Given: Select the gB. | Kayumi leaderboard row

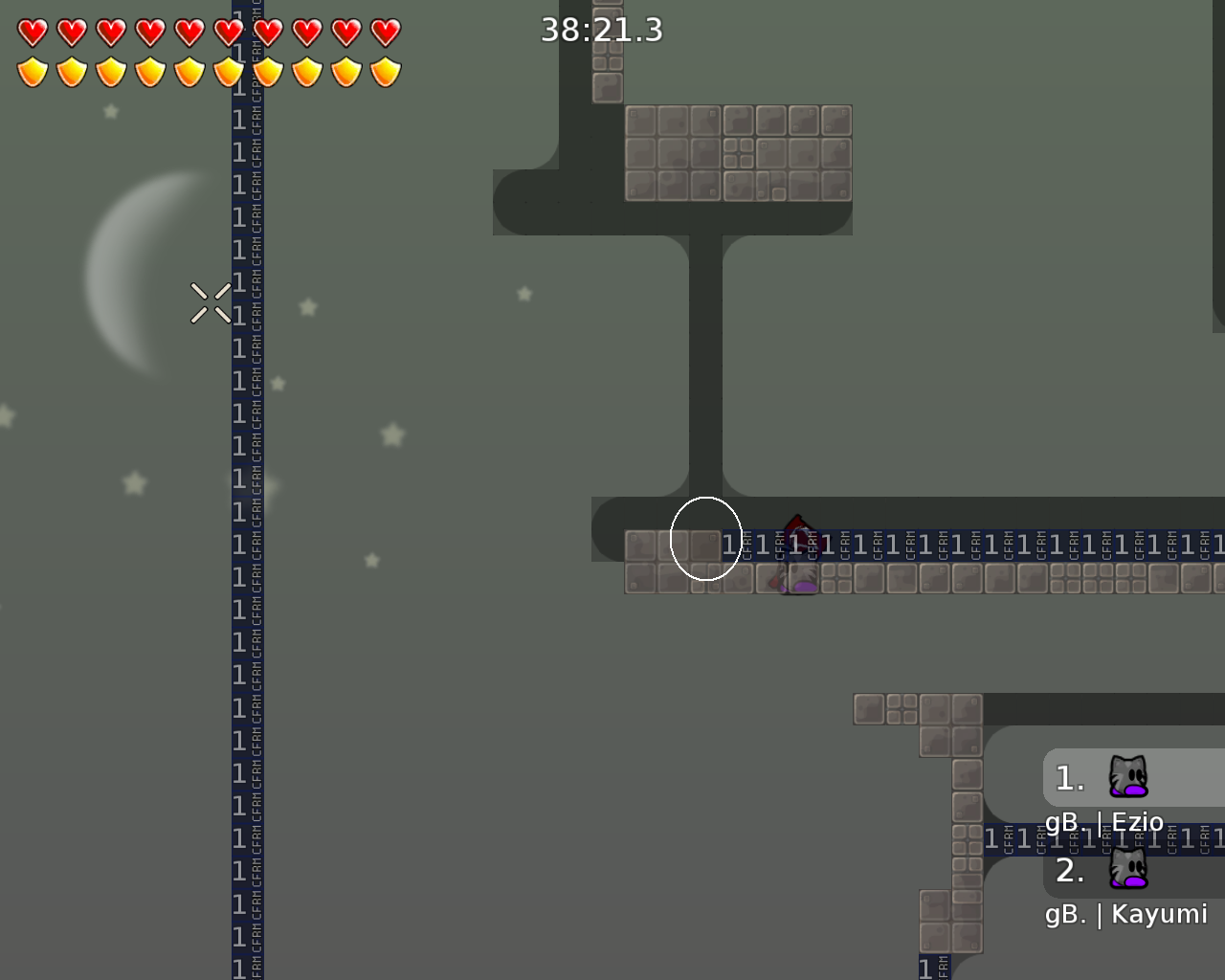Looking at the screenshot, I should [x=1127, y=914].
